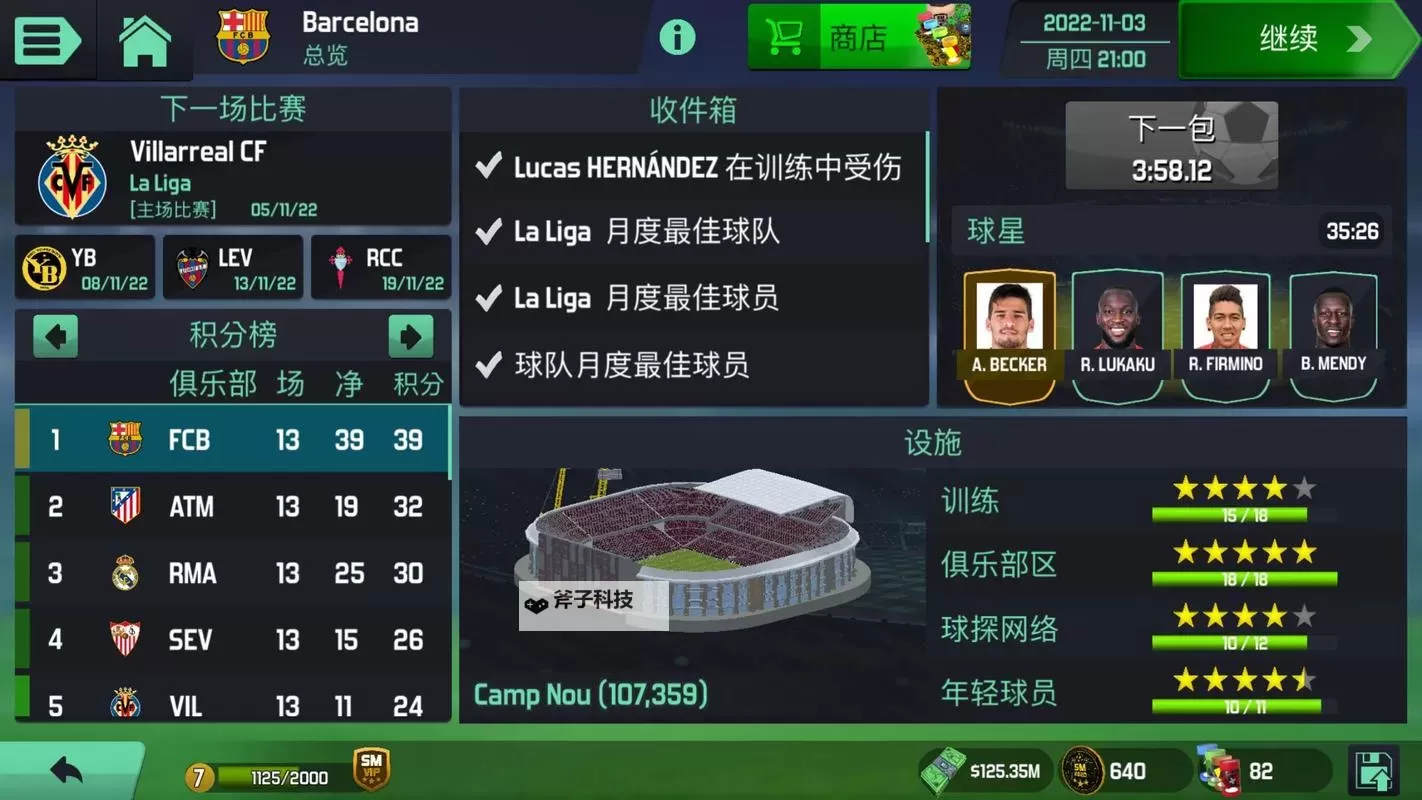Select the YB fixture on 08/11/22
Viewport: 1422px width, 800px height.
pos(85,267)
